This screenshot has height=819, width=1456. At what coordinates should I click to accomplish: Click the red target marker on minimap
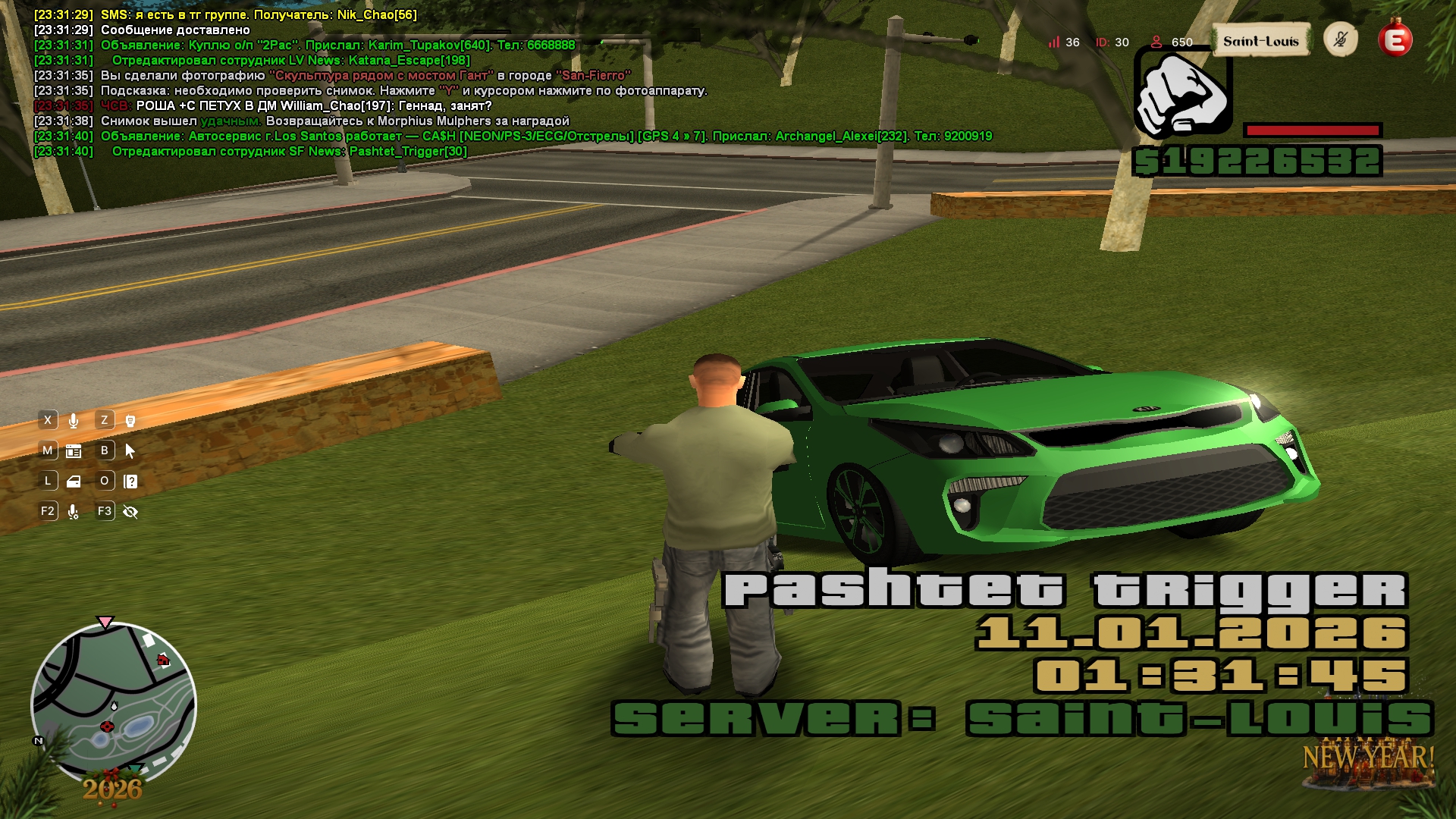[106, 726]
